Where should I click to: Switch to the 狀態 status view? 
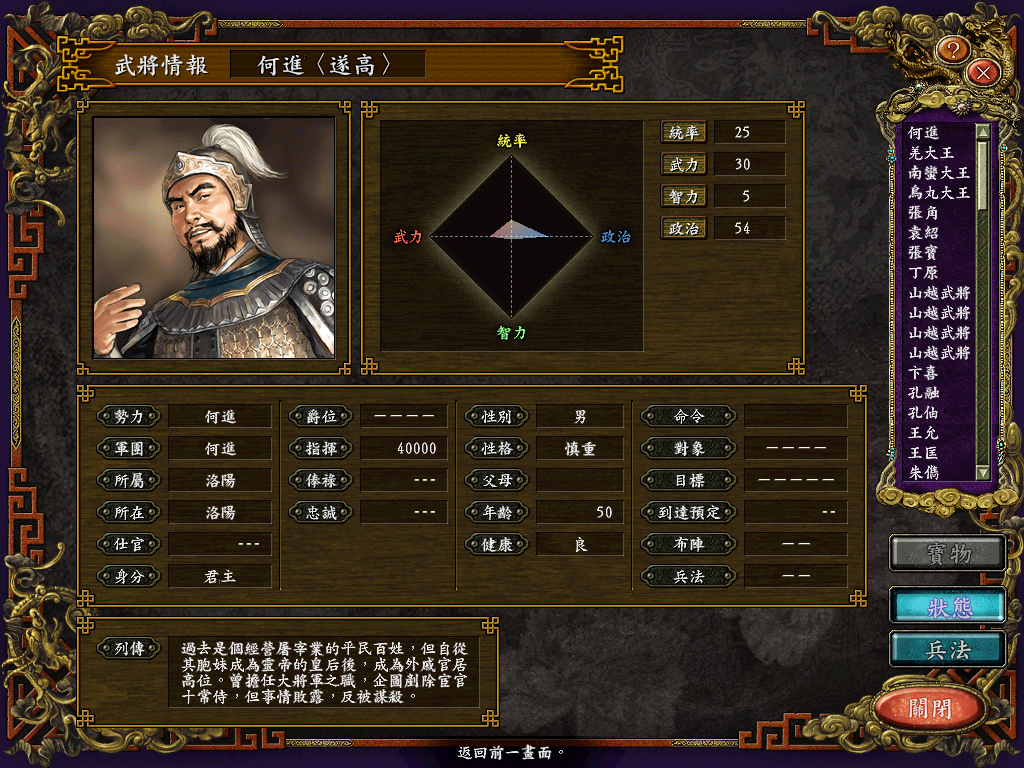point(947,605)
